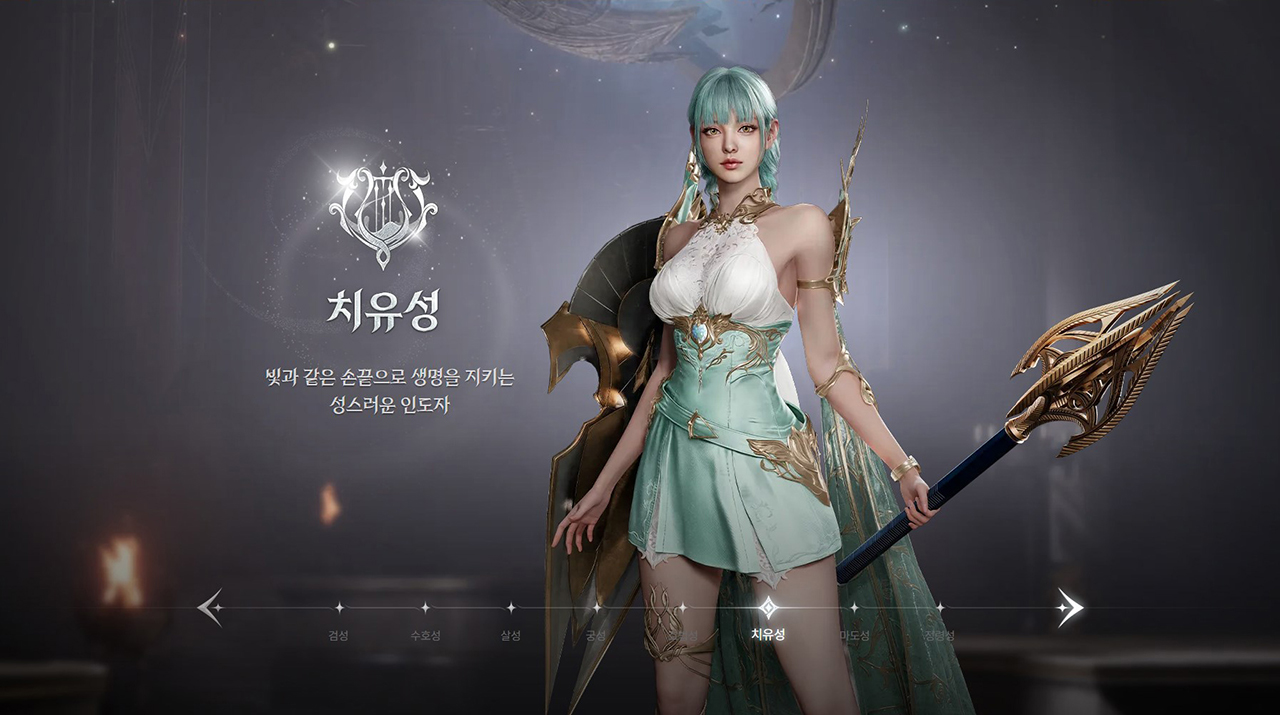1280x715 pixels.
Task: Show the 마도성 class
Action: tap(853, 608)
